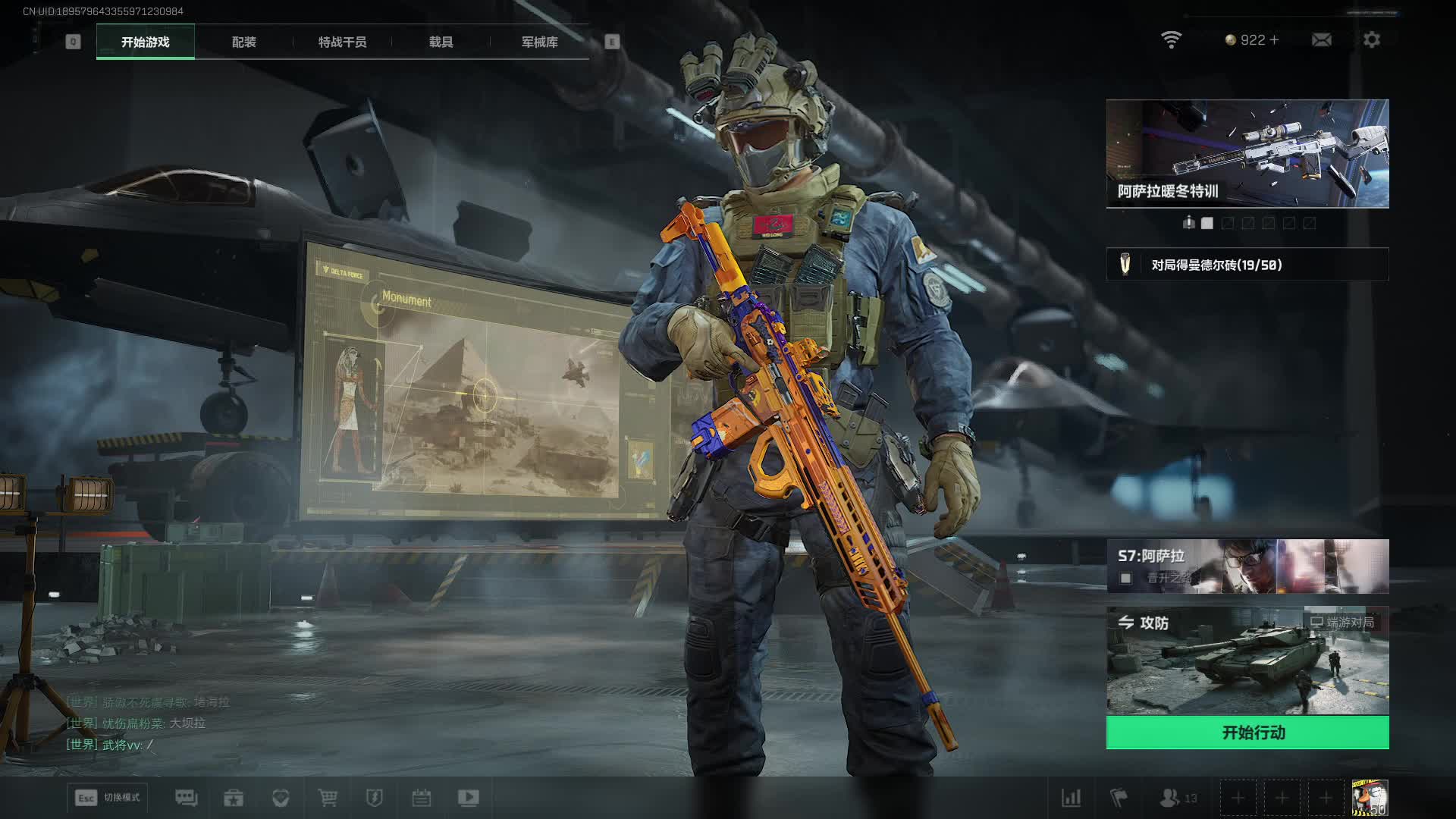Open the 特战干员 tab
Screen dimensions: 1456x819
(342, 42)
